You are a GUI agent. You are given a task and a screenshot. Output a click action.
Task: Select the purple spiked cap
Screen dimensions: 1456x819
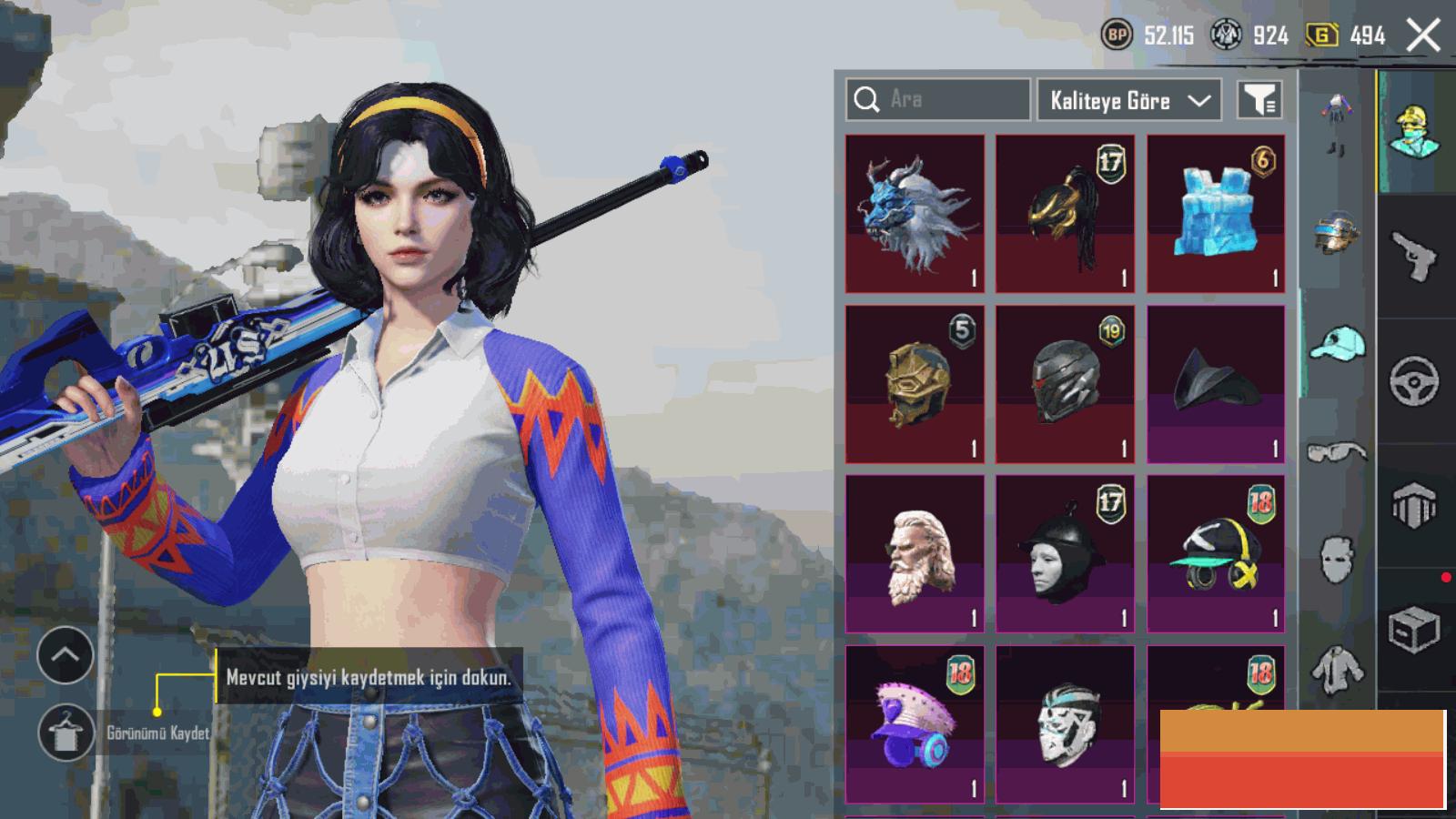coord(915,723)
